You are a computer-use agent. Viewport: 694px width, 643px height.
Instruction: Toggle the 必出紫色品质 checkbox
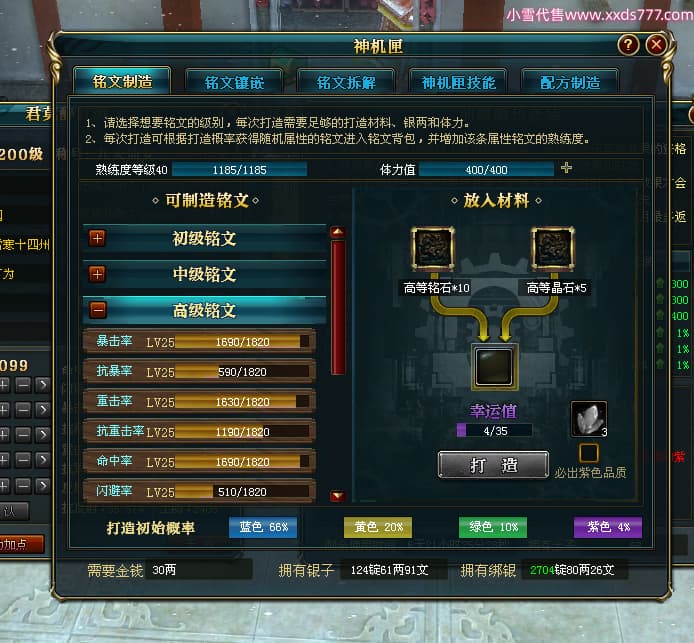(x=588, y=453)
